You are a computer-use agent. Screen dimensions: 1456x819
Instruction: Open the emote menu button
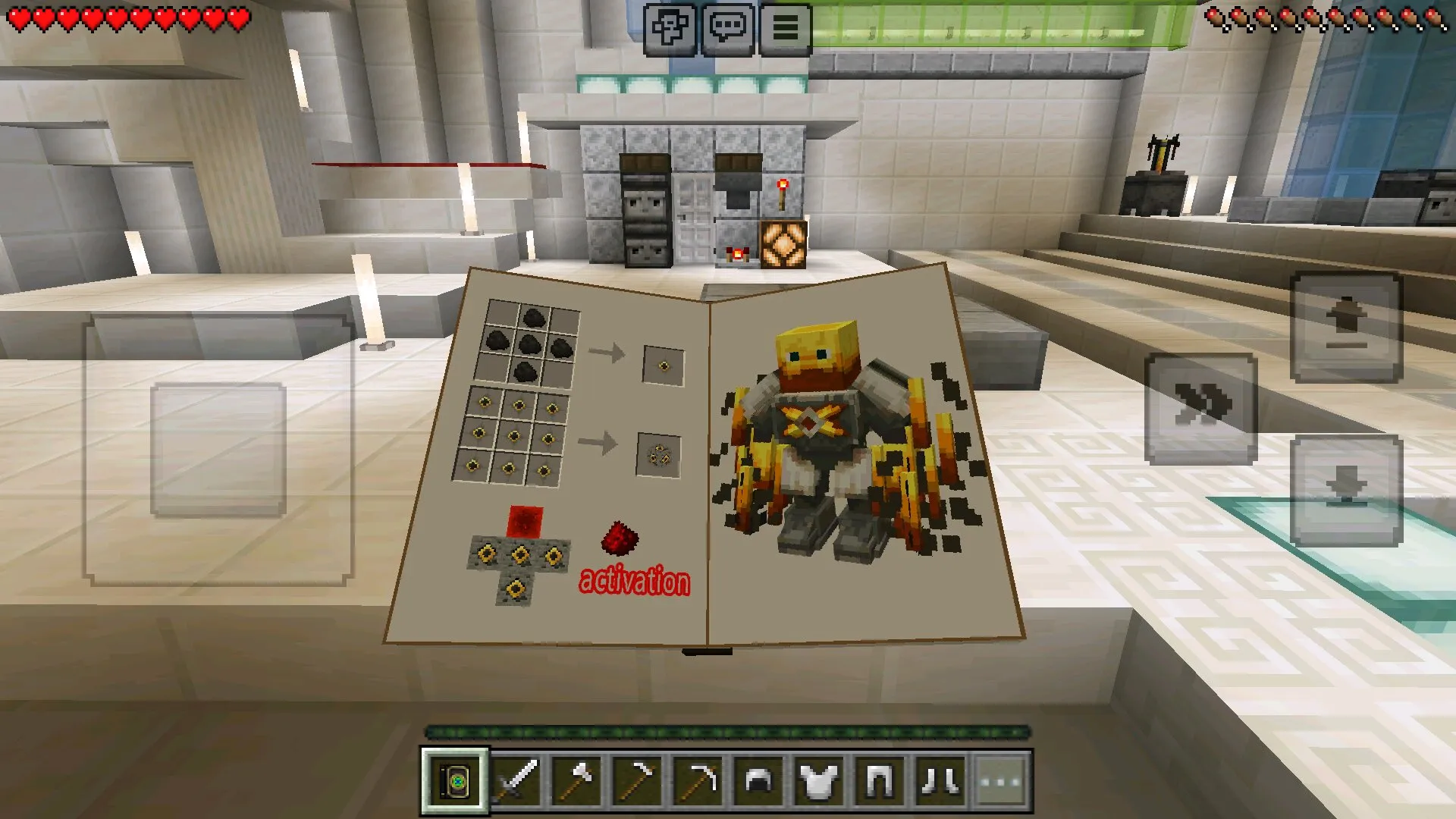click(670, 29)
